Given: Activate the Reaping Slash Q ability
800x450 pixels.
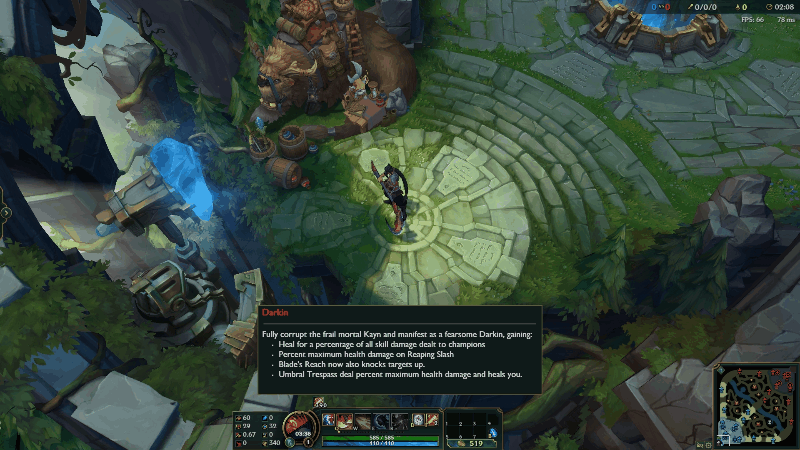Looking at the screenshot, I should pos(345,420).
